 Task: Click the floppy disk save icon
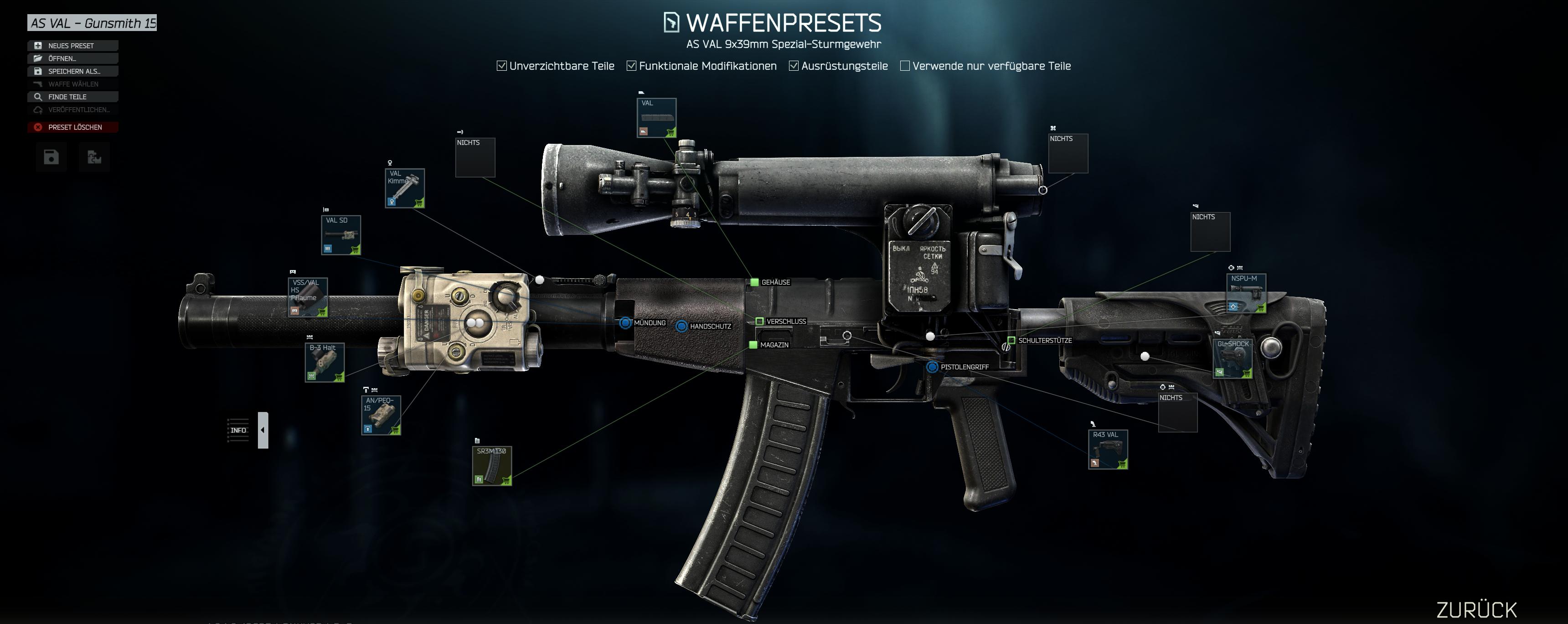[x=51, y=157]
